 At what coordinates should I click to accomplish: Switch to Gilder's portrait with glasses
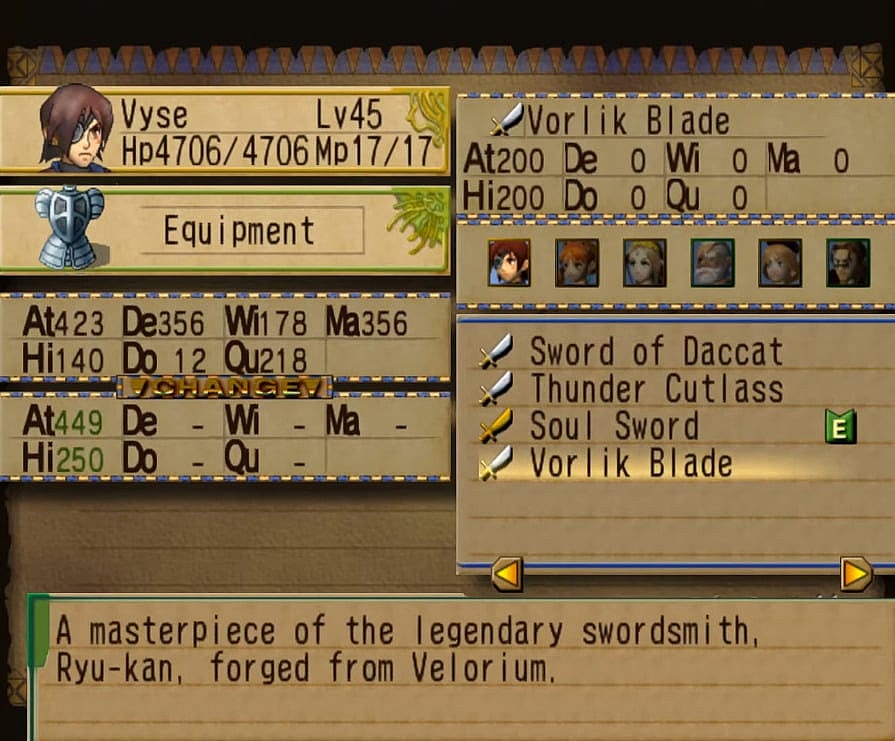(848, 263)
